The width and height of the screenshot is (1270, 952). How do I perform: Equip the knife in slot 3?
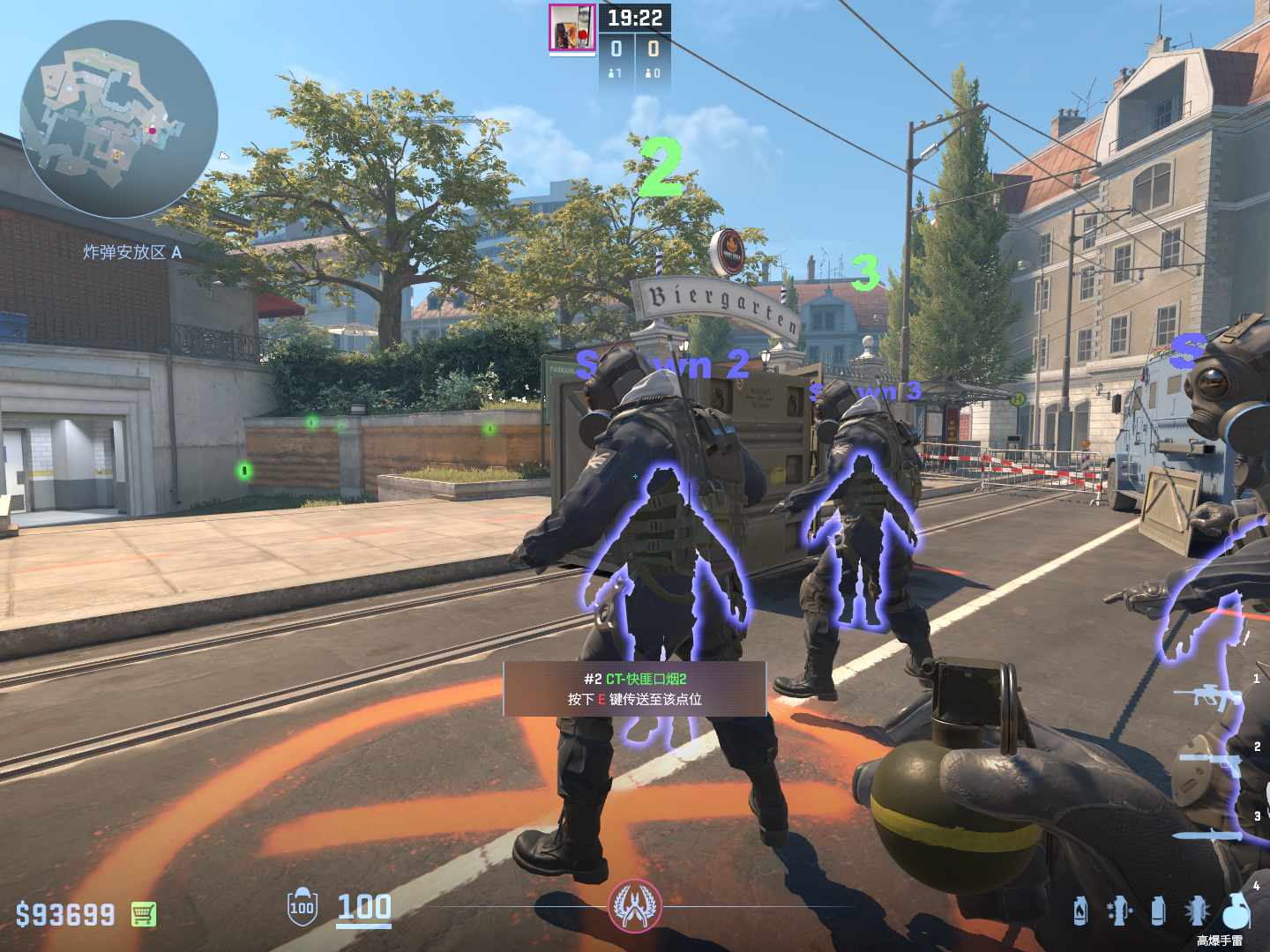[x=1206, y=835]
